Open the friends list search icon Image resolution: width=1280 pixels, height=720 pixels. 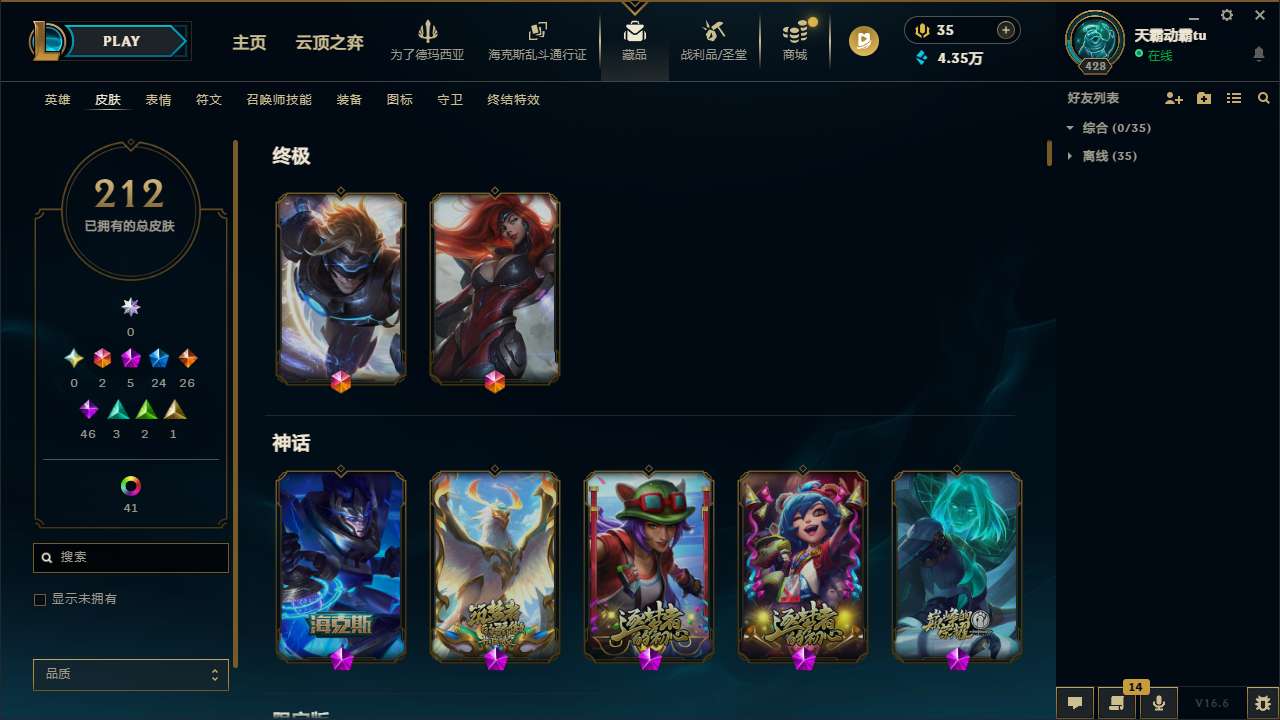point(1264,98)
